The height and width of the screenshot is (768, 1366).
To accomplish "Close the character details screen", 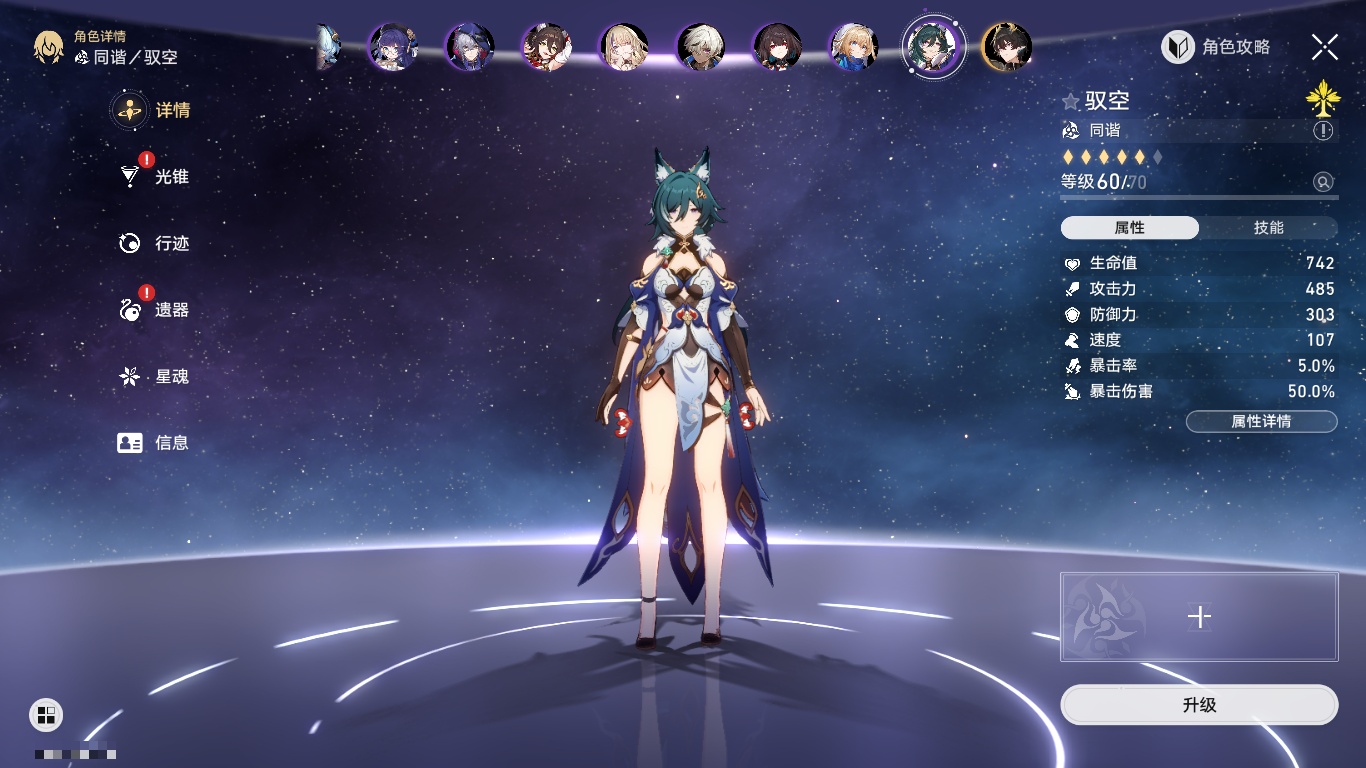I will 1324,47.
